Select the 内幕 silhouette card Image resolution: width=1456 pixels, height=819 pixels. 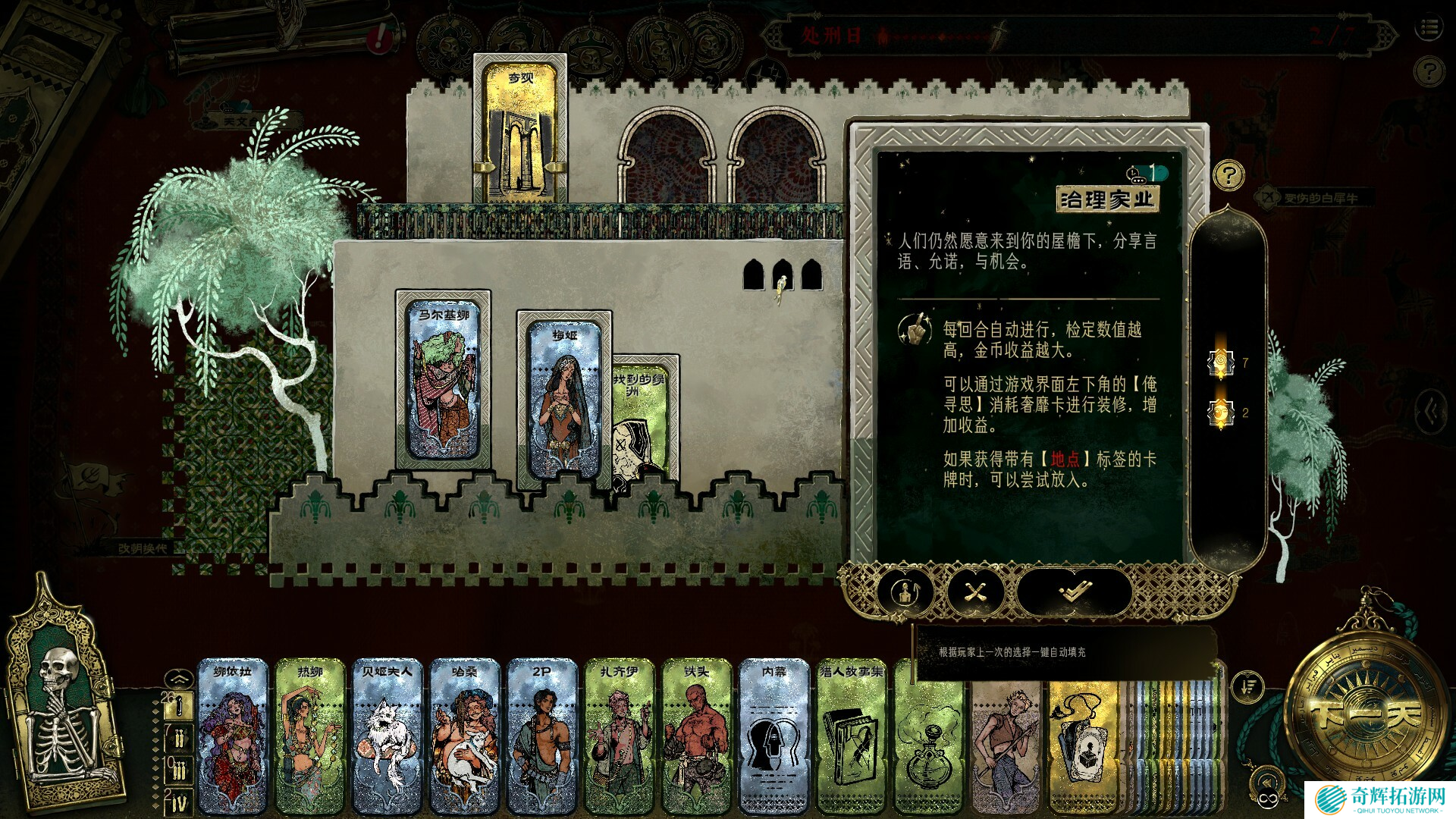(x=774, y=736)
